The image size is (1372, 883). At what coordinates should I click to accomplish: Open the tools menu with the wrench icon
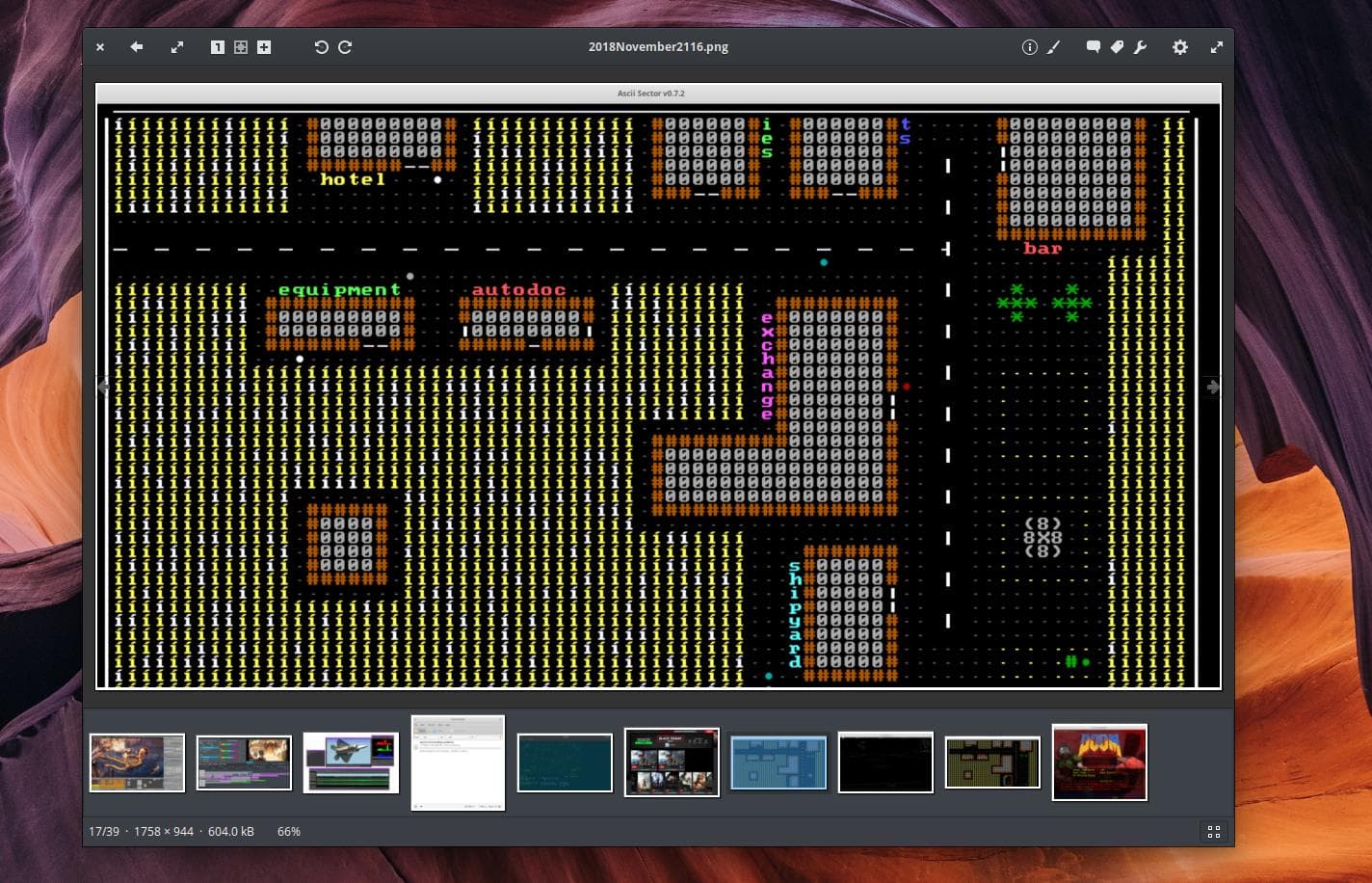pos(1141,46)
